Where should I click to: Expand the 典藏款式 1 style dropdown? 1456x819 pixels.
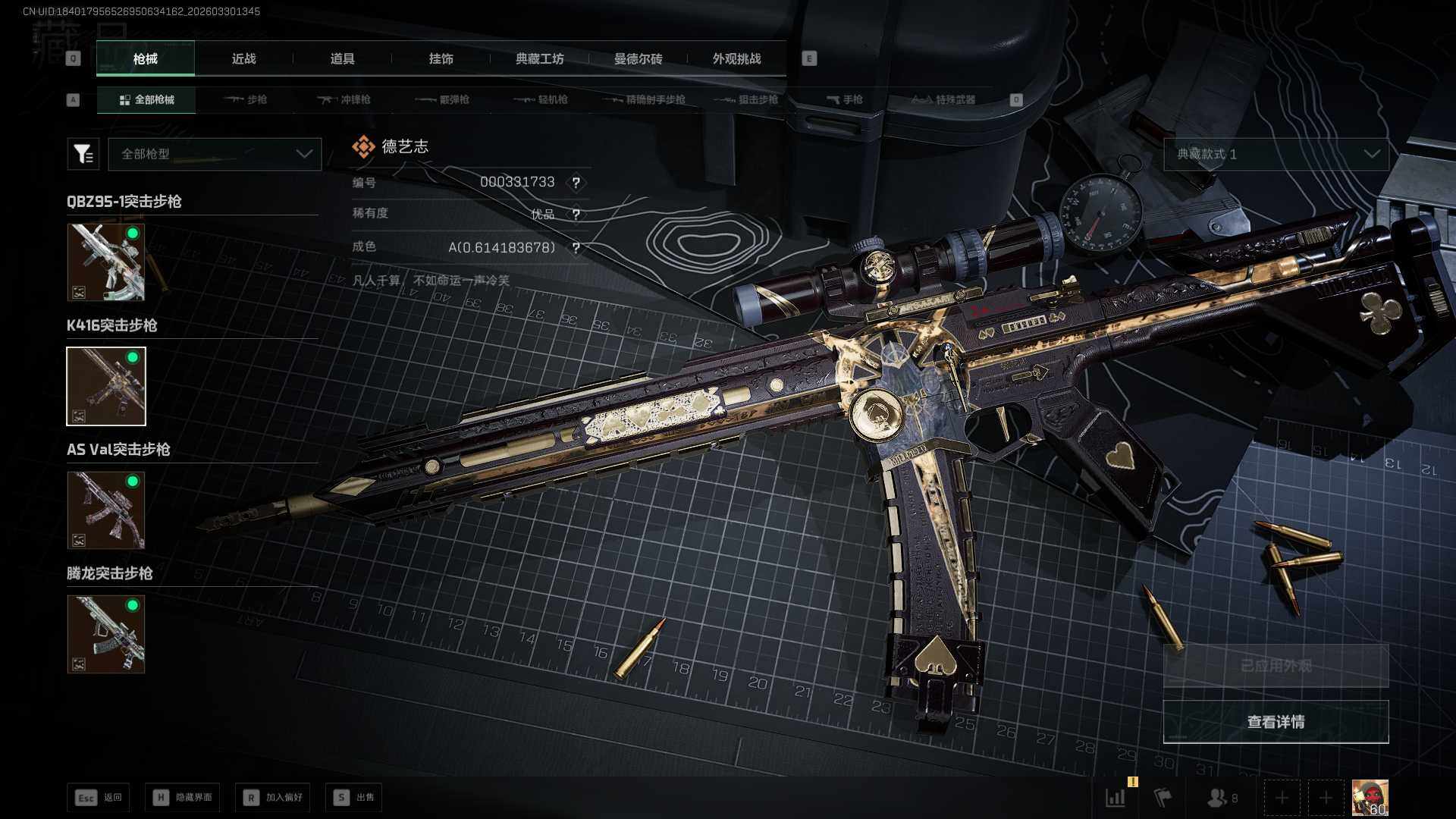point(1276,154)
